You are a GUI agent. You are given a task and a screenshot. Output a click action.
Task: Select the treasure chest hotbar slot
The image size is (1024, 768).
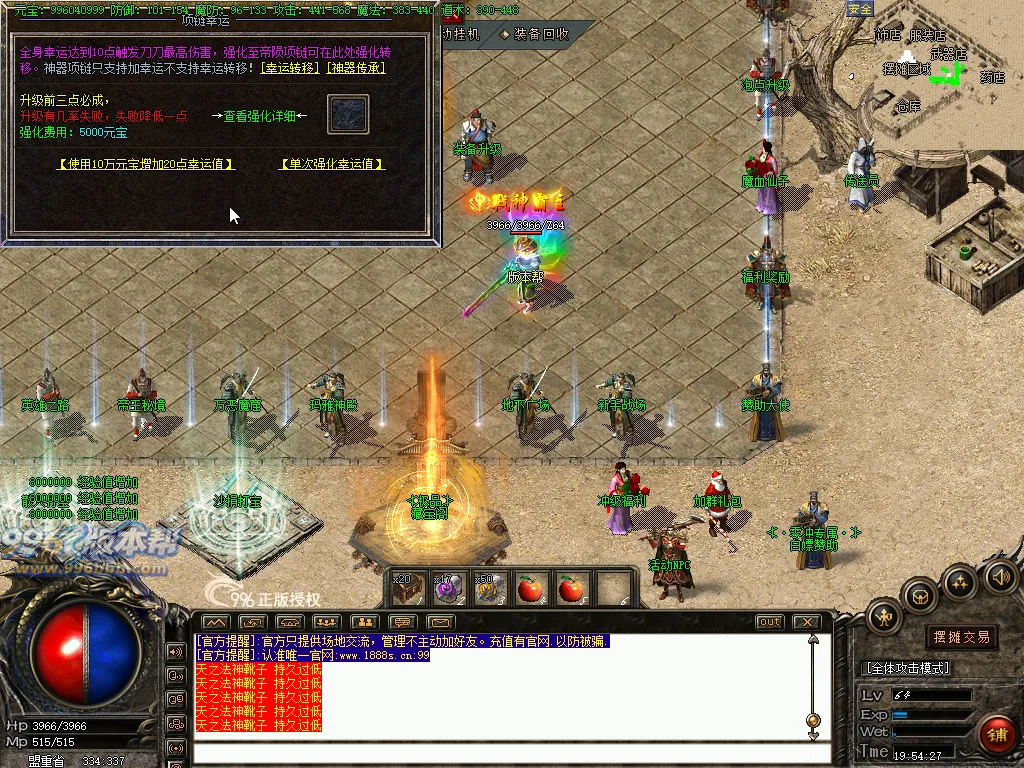[x=406, y=590]
